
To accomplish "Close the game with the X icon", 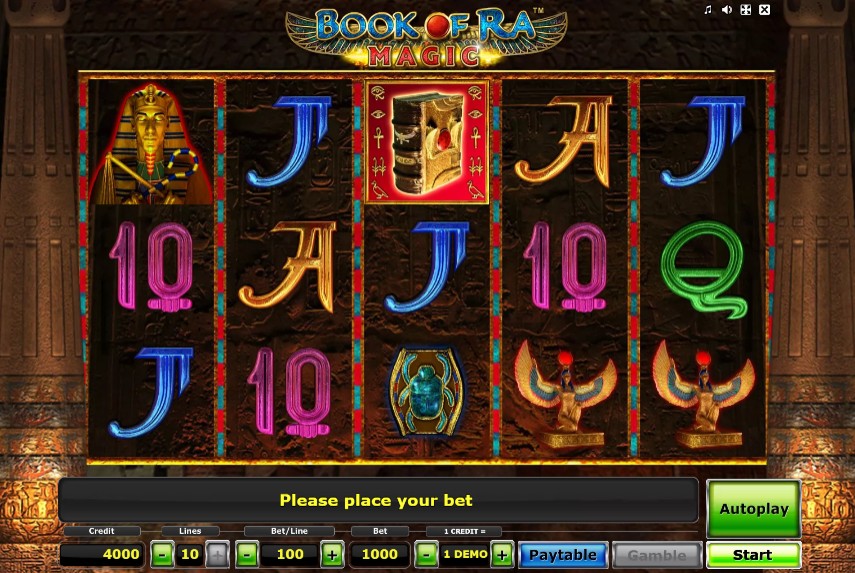I will (765, 10).
